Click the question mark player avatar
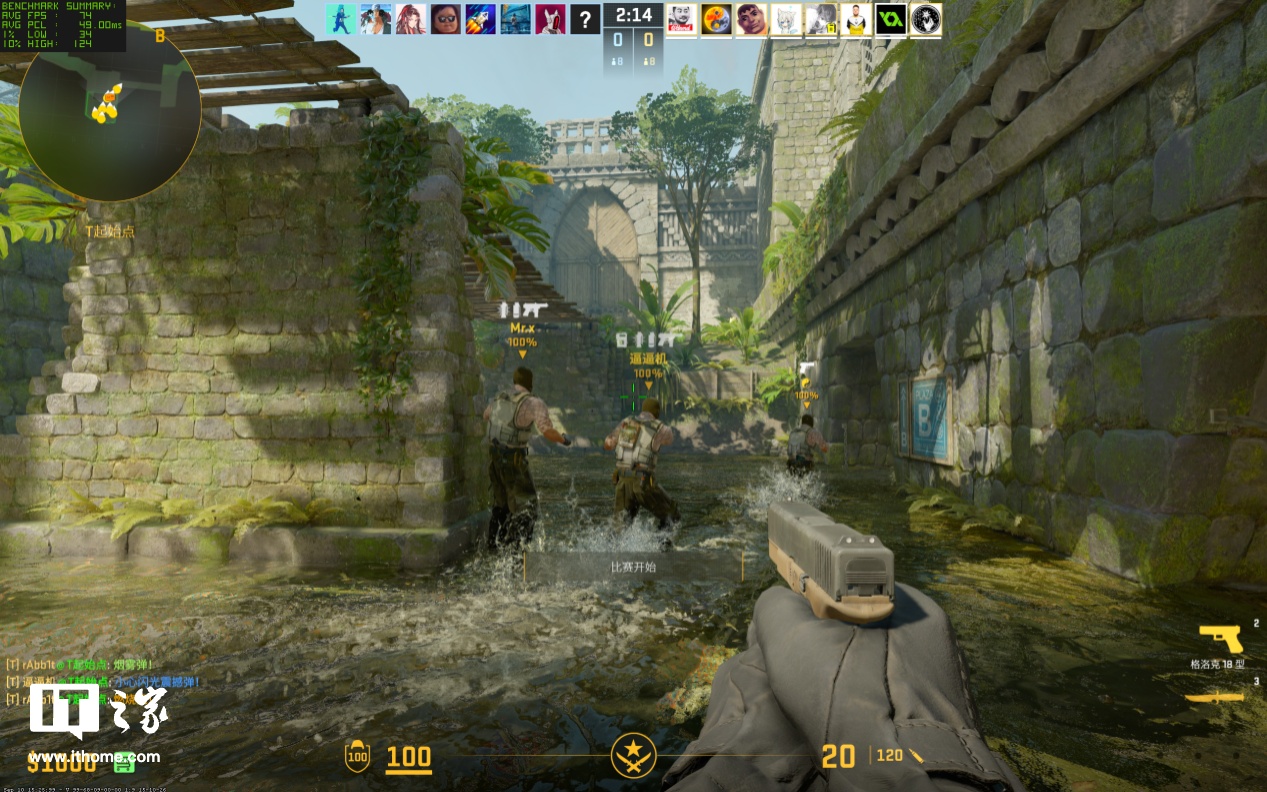 [x=585, y=18]
